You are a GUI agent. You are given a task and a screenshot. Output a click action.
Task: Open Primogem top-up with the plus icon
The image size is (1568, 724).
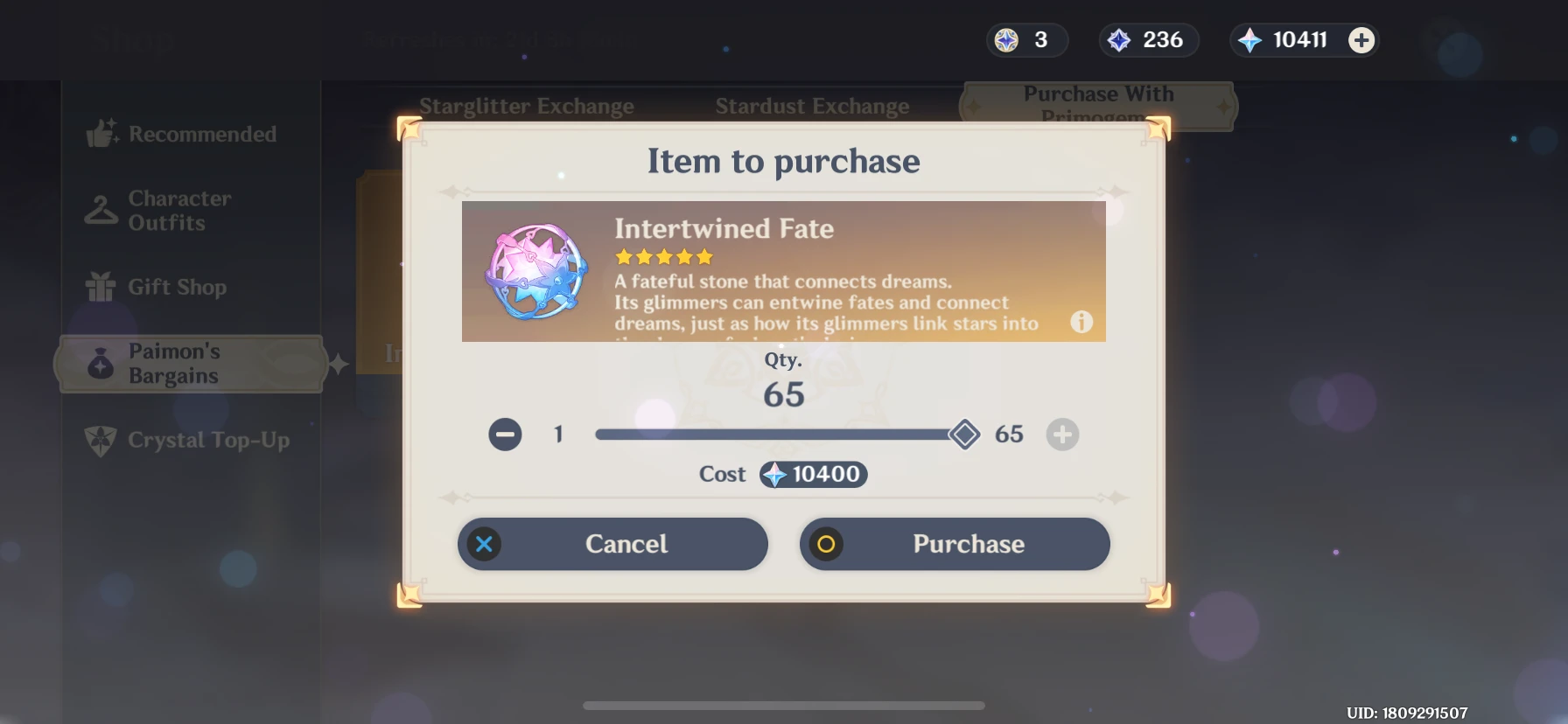1361,39
